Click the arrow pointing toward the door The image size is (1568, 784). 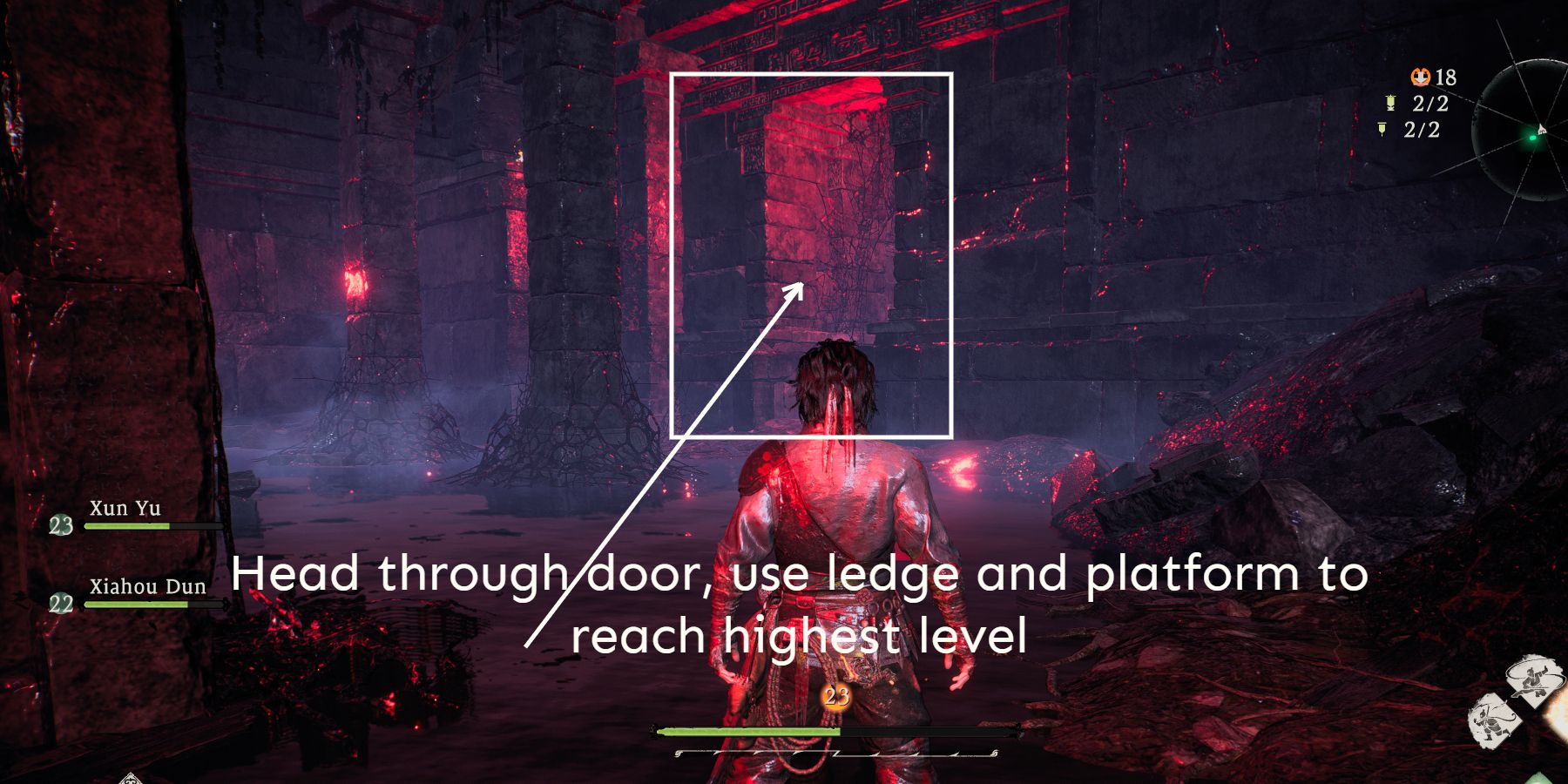click(794, 294)
